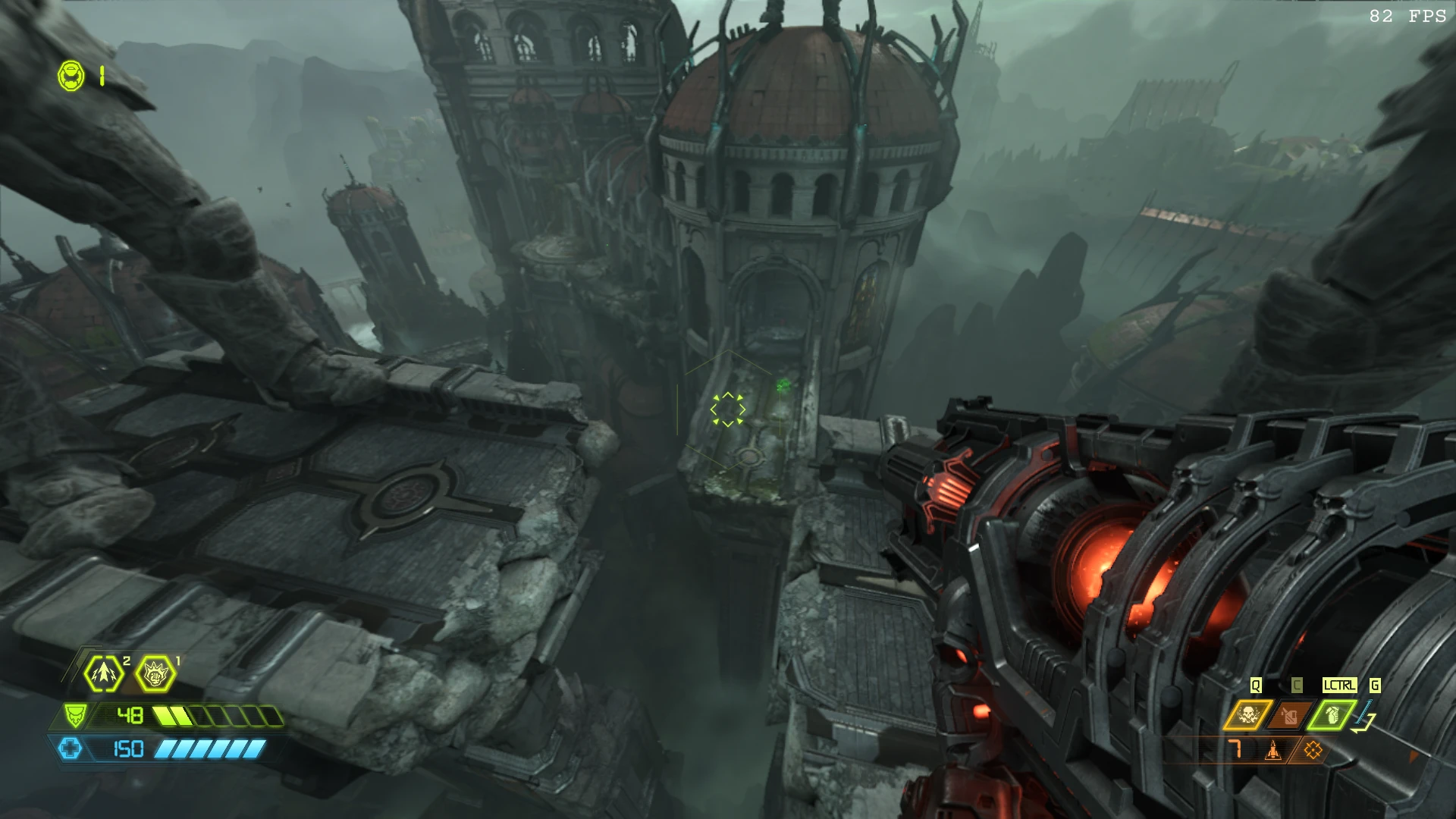Click the center crosshair reticle
Image resolution: width=1456 pixels, height=819 pixels.
click(x=728, y=409)
